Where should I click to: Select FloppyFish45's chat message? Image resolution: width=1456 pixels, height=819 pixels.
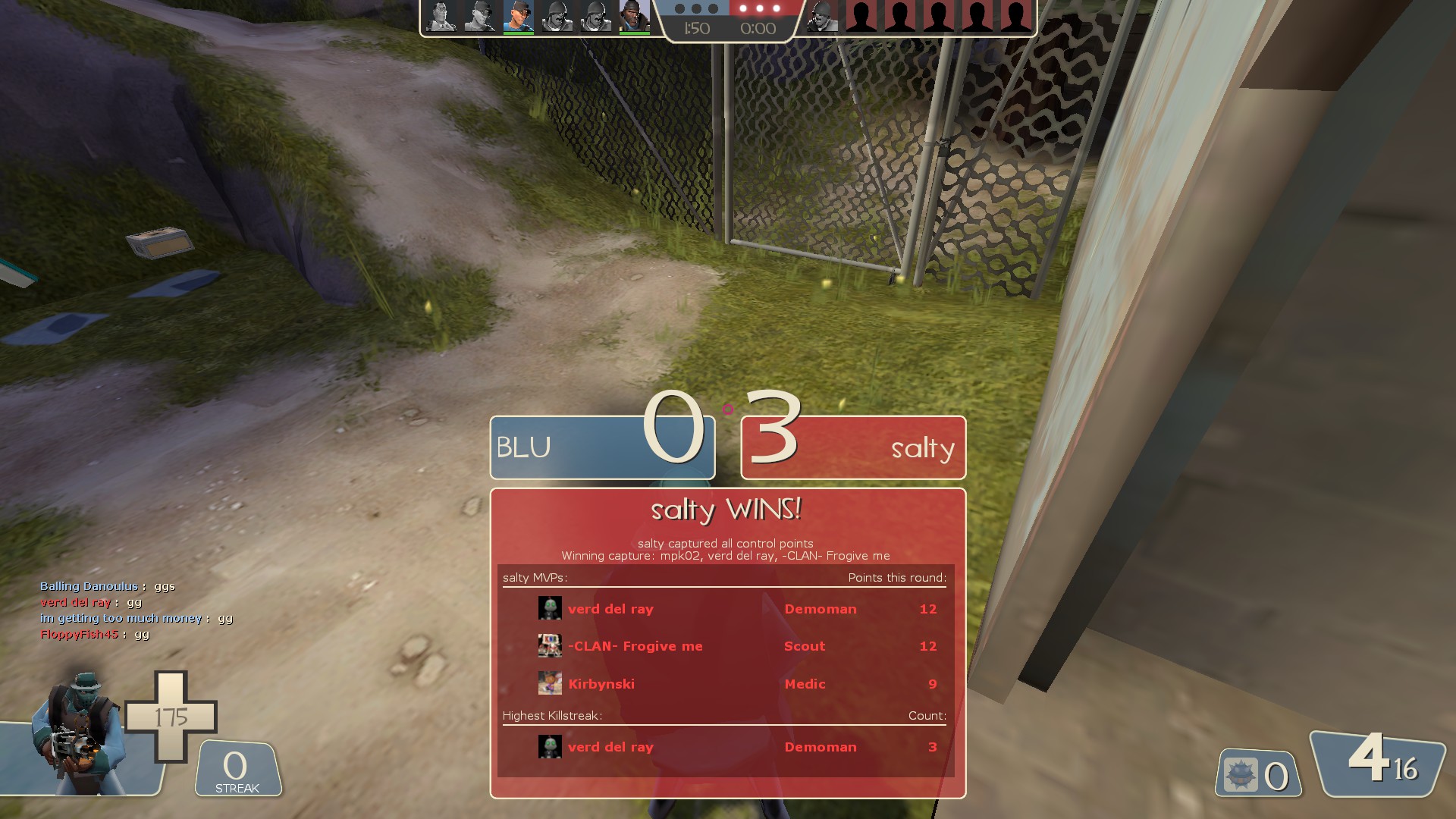[95, 634]
